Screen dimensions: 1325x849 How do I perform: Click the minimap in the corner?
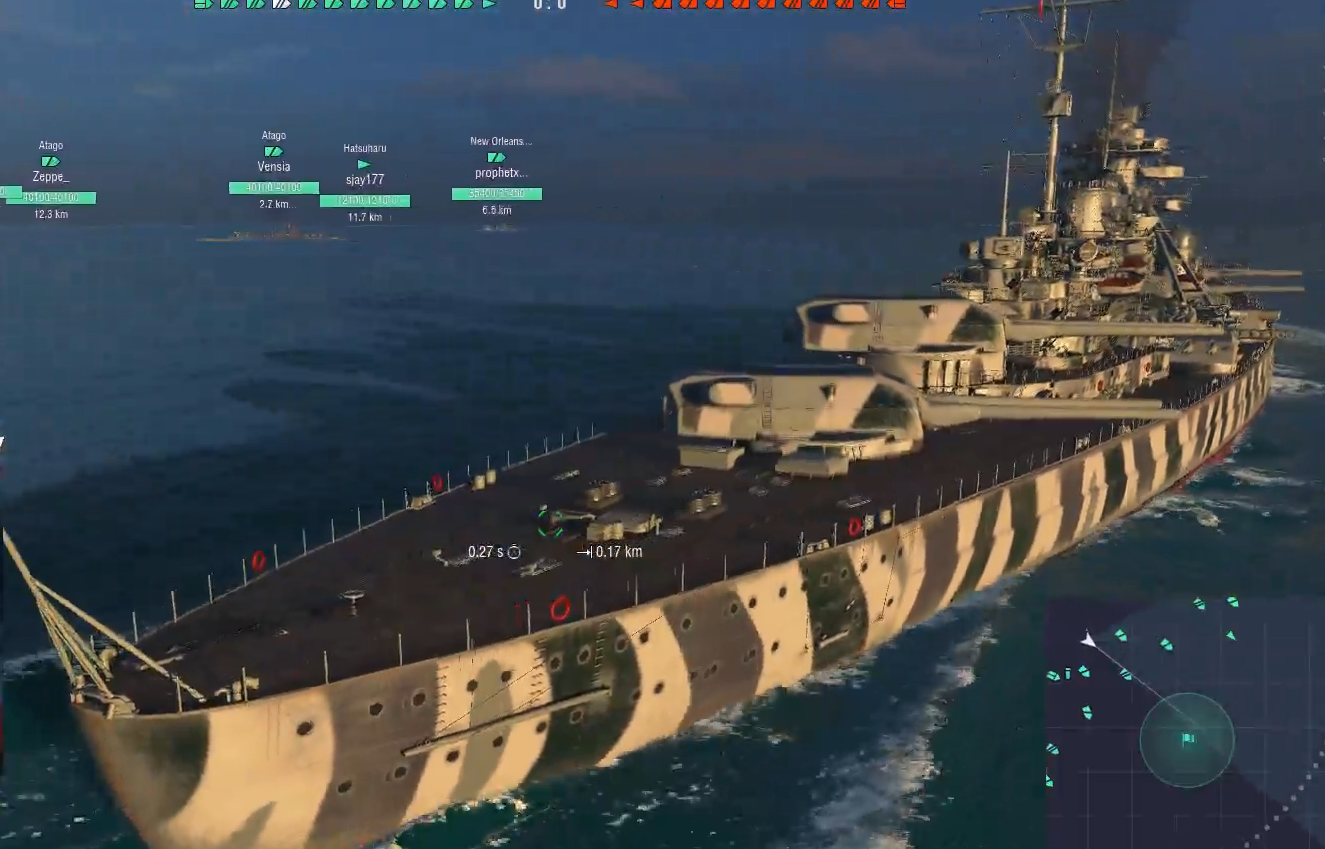point(1185,722)
